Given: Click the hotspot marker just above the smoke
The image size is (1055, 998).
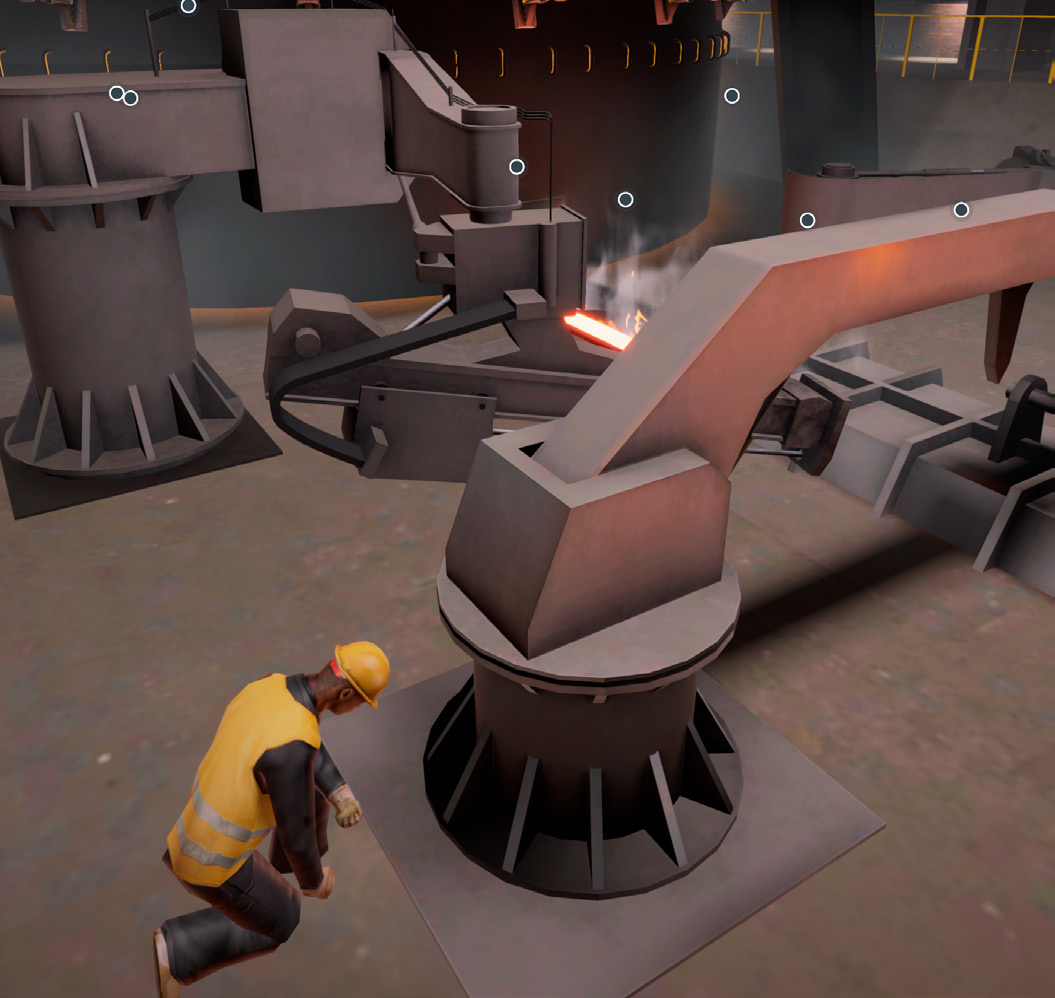Looking at the screenshot, I should point(626,200).
